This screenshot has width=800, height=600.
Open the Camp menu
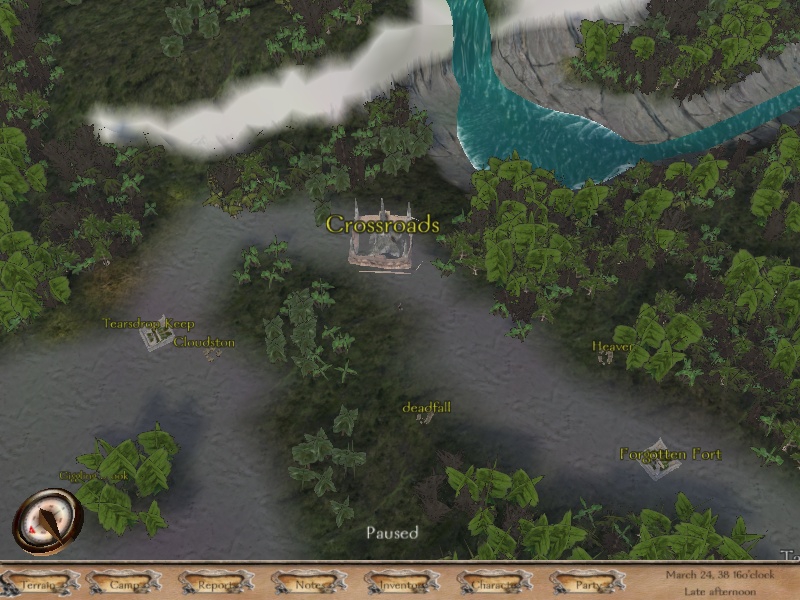pos(125,583)
